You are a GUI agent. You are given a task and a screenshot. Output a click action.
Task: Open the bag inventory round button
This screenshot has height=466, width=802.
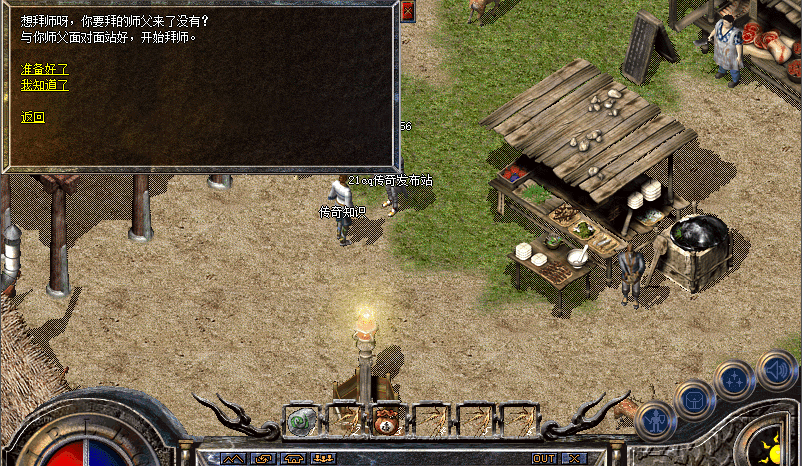coord(692,399)
